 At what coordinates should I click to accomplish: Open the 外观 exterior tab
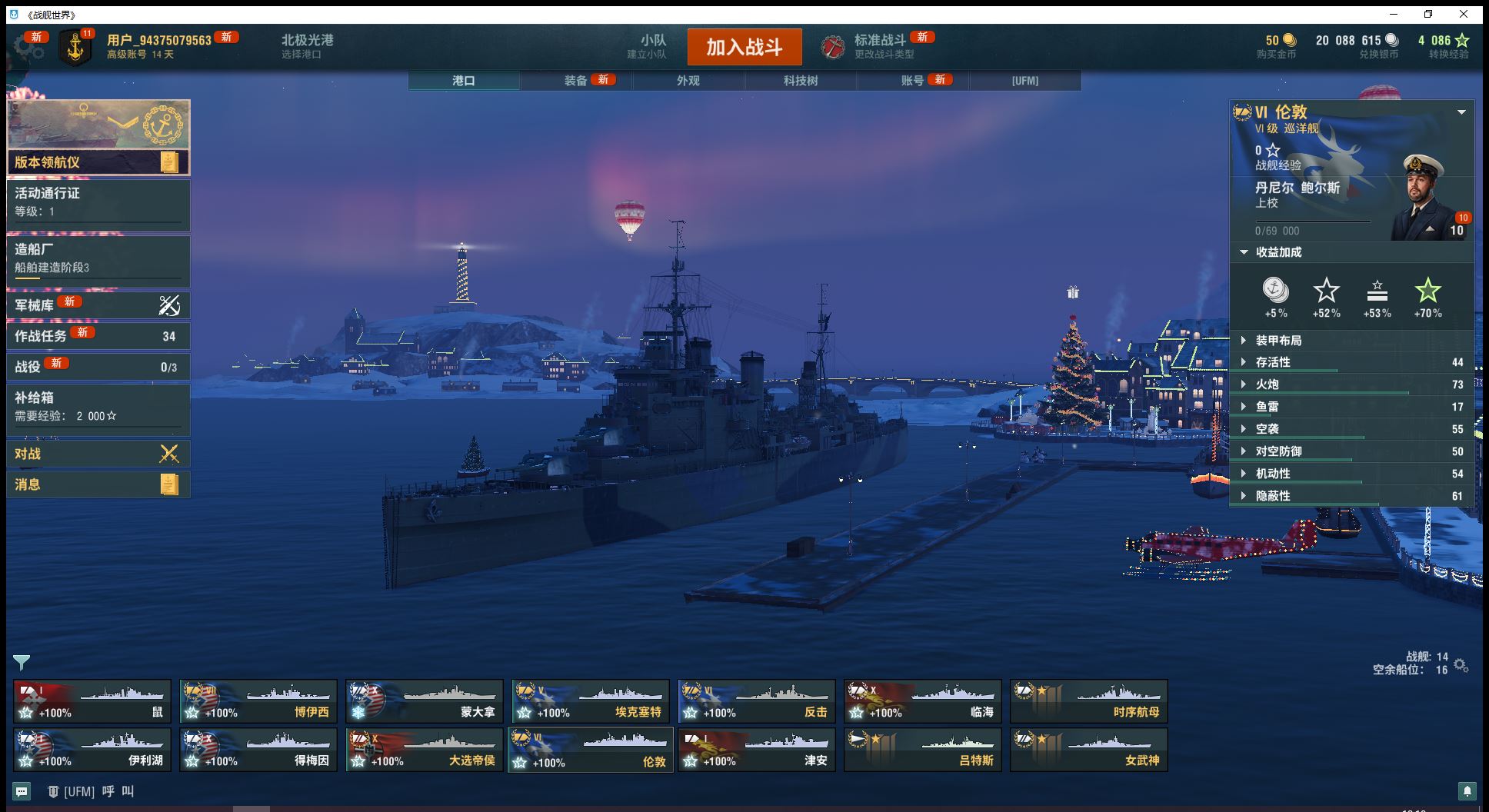(688, 81)
